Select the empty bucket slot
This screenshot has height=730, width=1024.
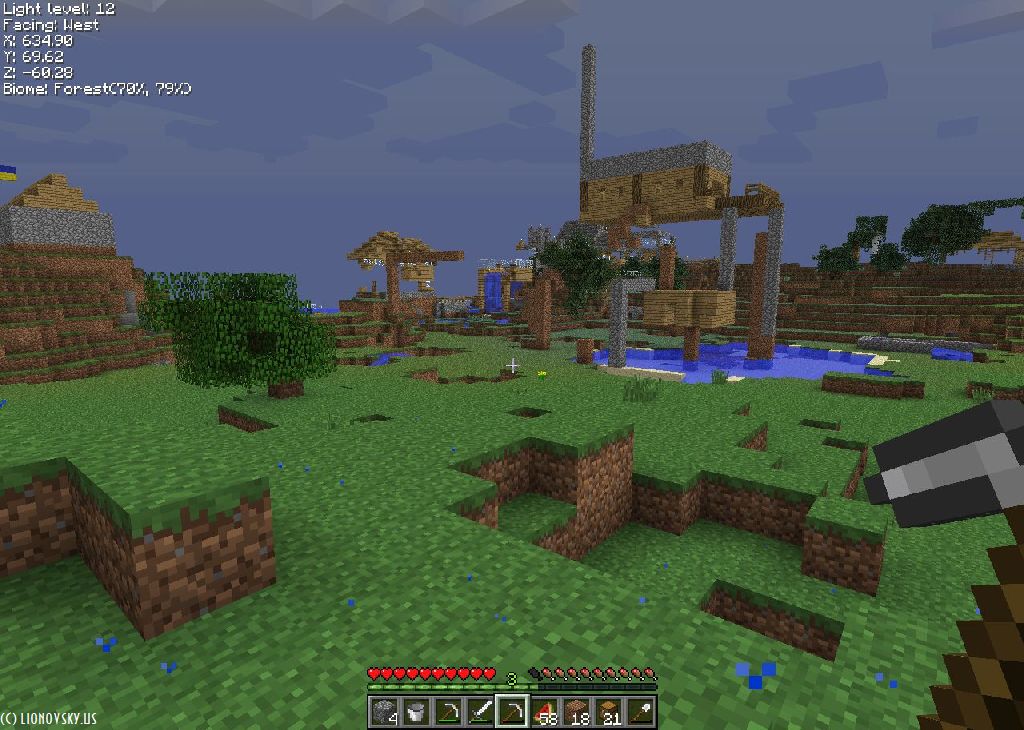click(x=416, y=712)
